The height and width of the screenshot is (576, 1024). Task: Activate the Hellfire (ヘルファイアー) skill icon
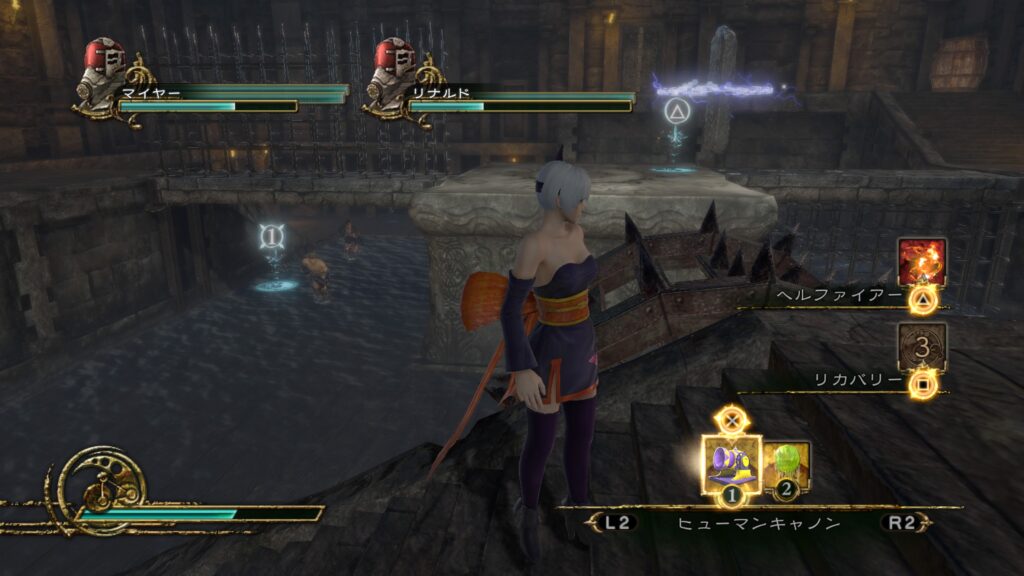click(921, 262)
